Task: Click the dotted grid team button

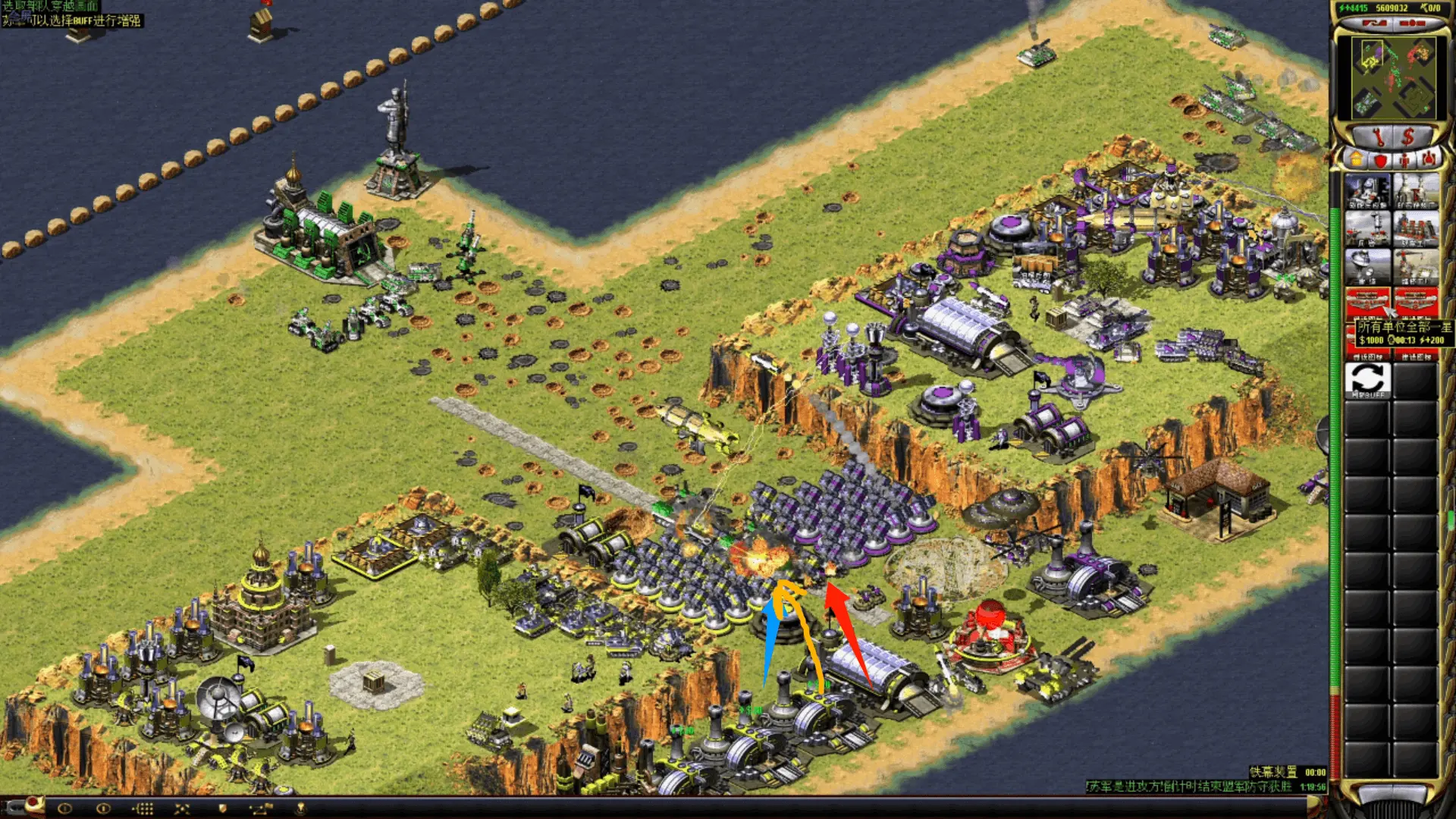Action: pos(143,808)
